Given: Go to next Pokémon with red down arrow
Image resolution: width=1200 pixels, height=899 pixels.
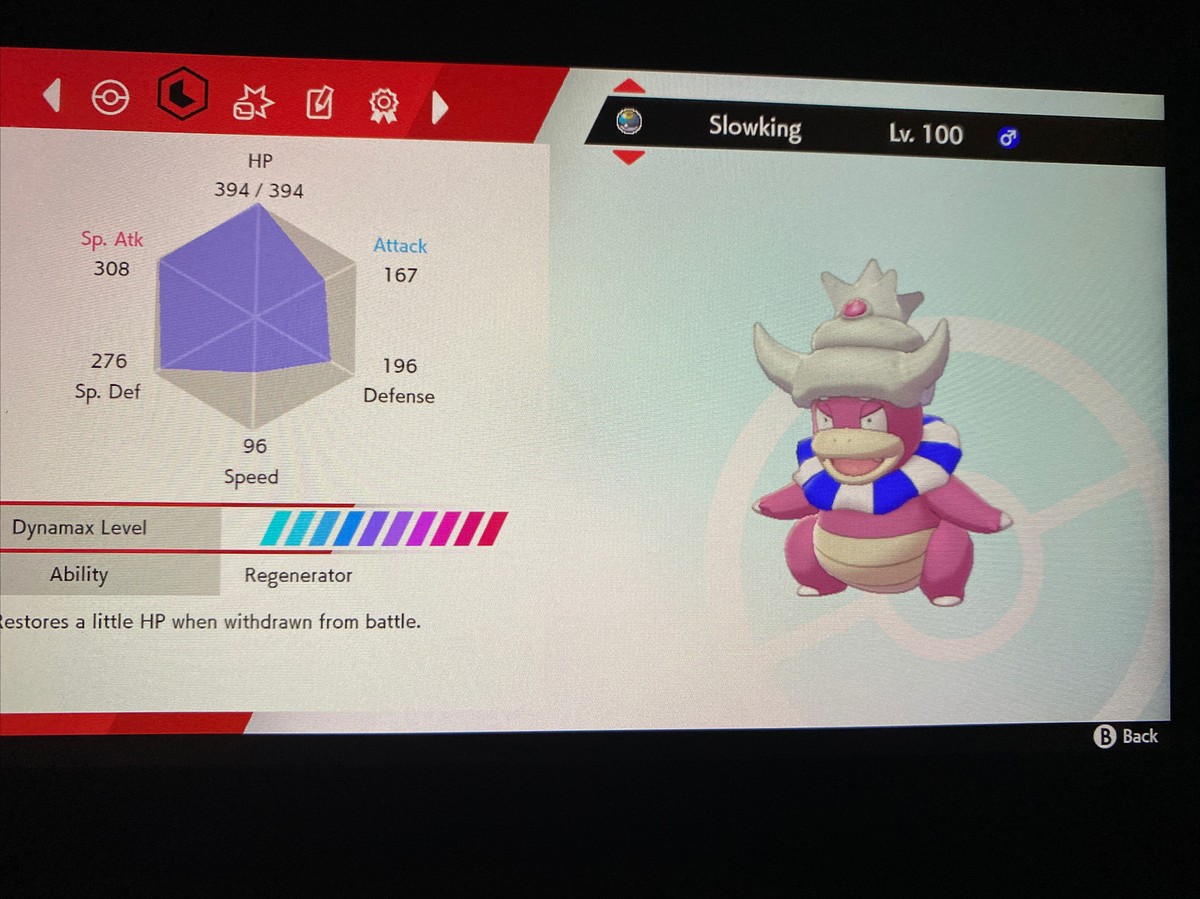Looking at the screenshot, I should tap(628, 157).
